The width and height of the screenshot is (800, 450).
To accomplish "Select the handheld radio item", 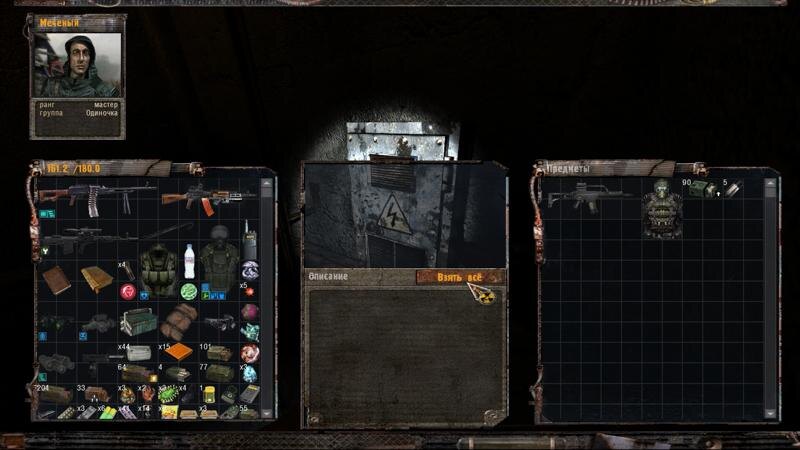I will (249, 241).
